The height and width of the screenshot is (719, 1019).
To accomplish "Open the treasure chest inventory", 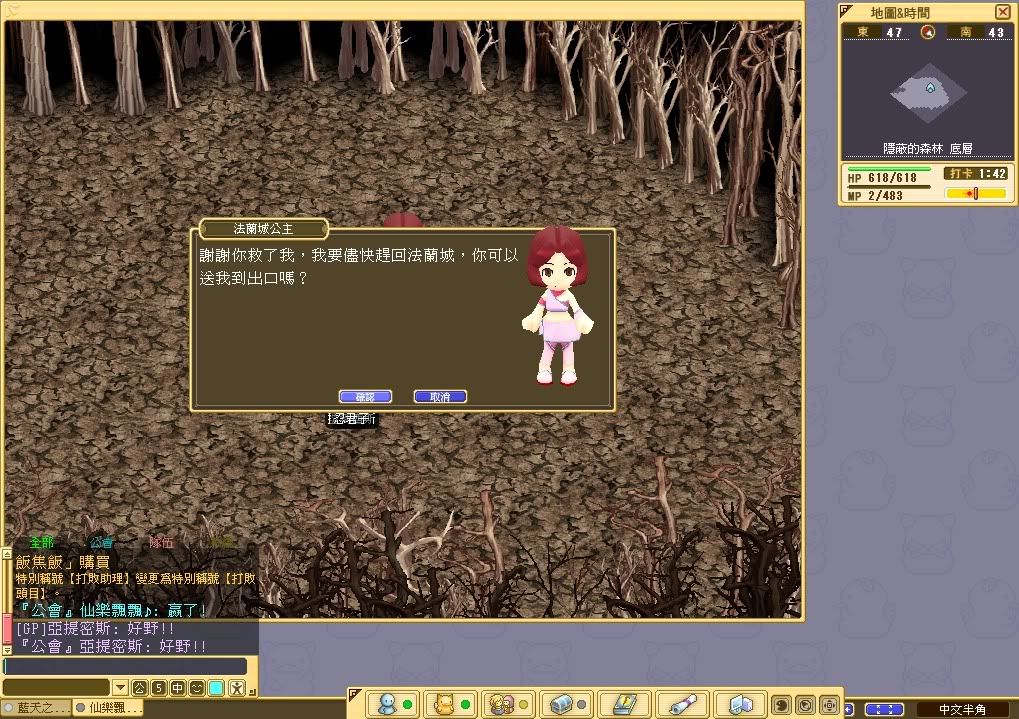I will tap(560, 705).
